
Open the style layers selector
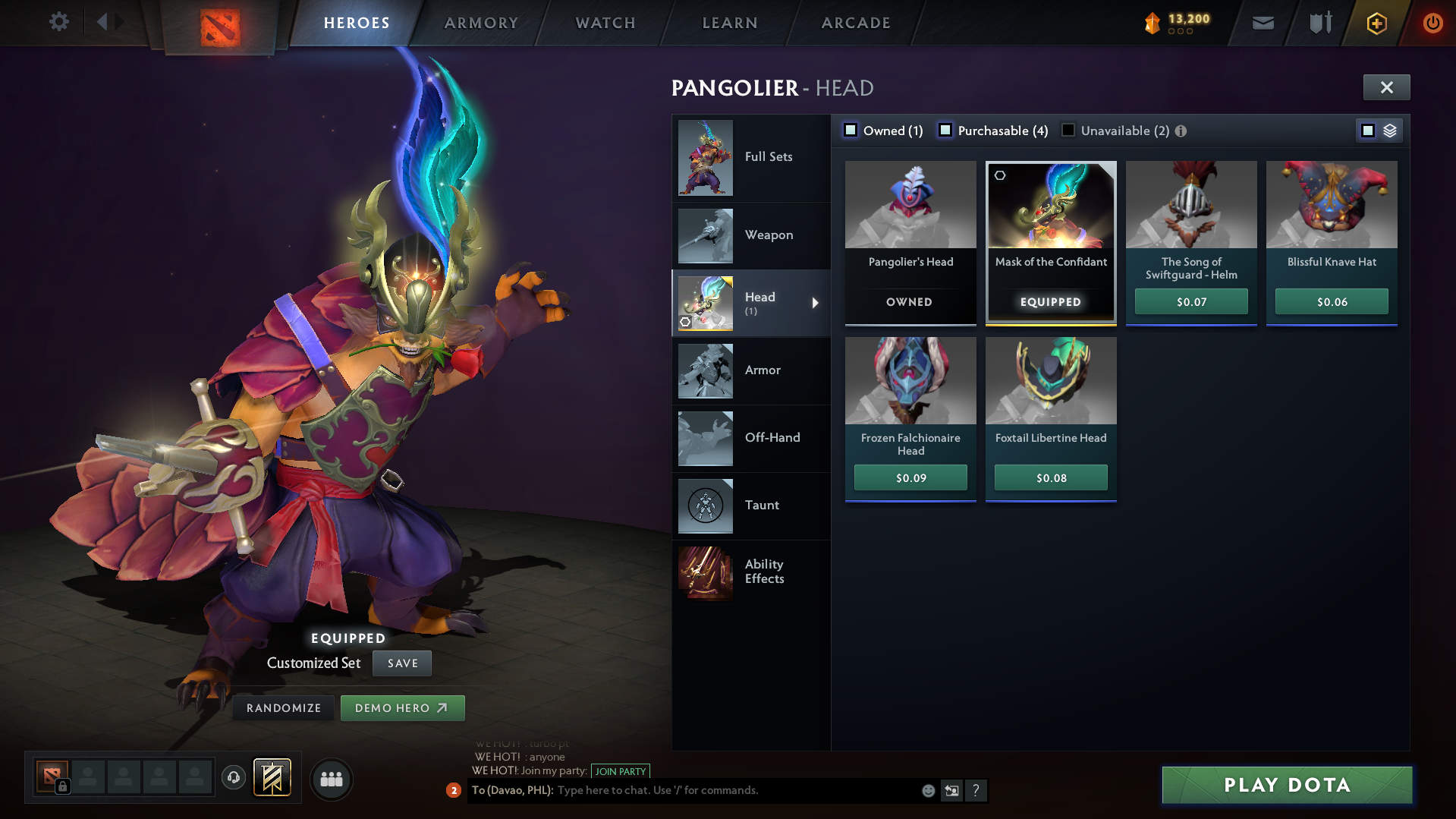[1389, 130]
